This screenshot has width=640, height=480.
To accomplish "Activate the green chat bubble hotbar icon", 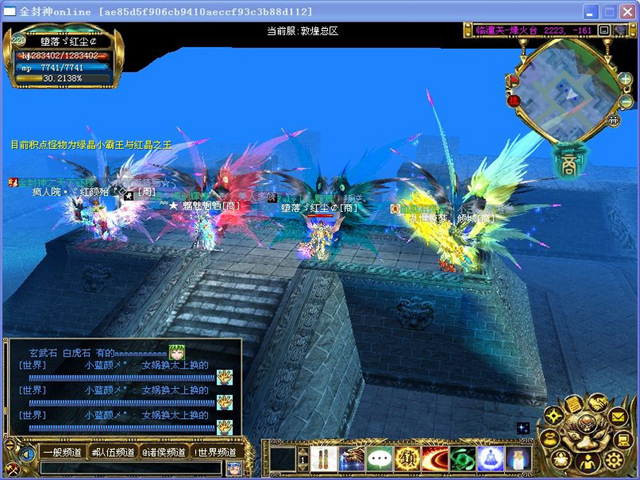I will pos(379,459).
